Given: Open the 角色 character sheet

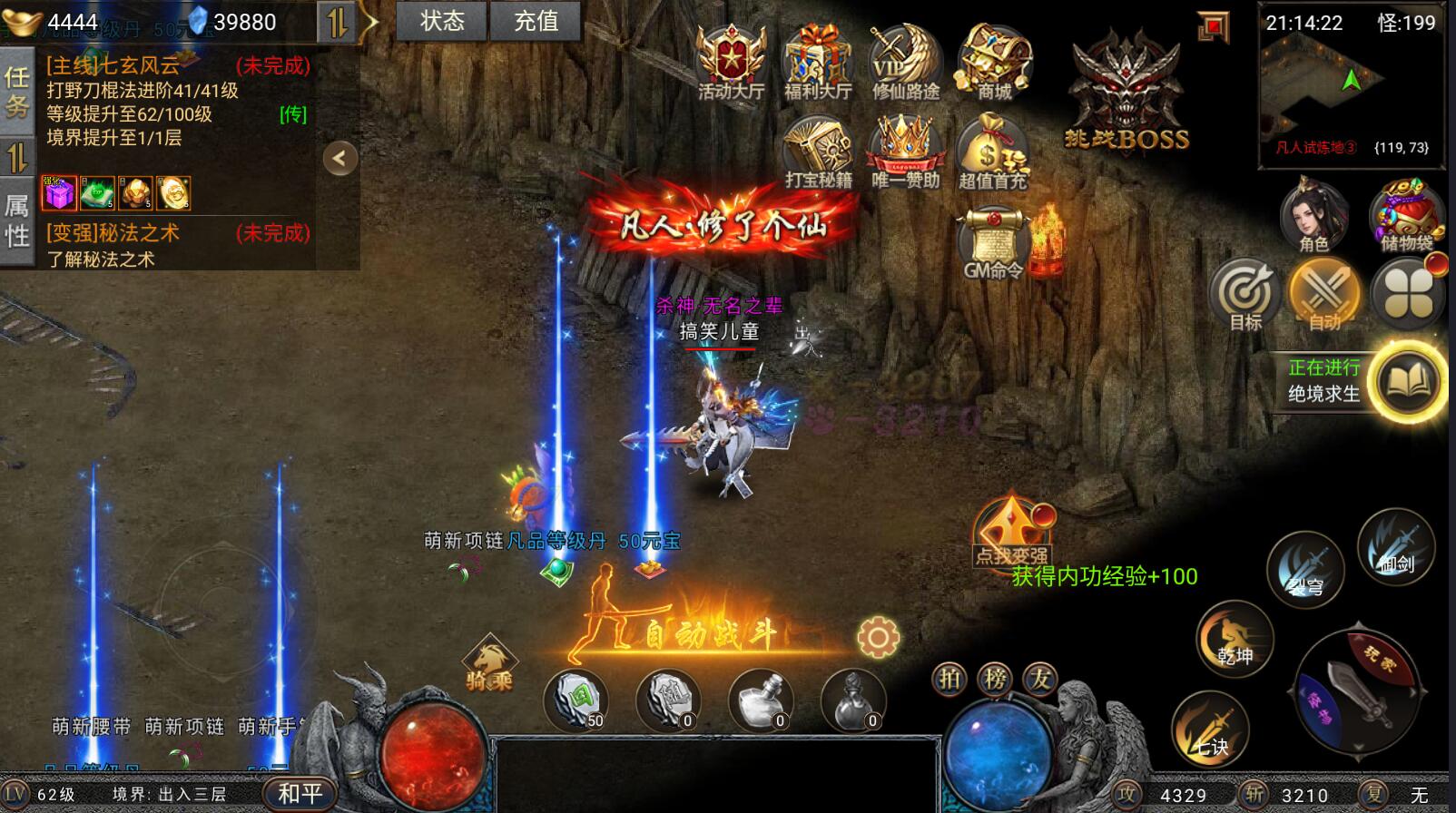Looking at the screenshot, I should (1313, 216).
